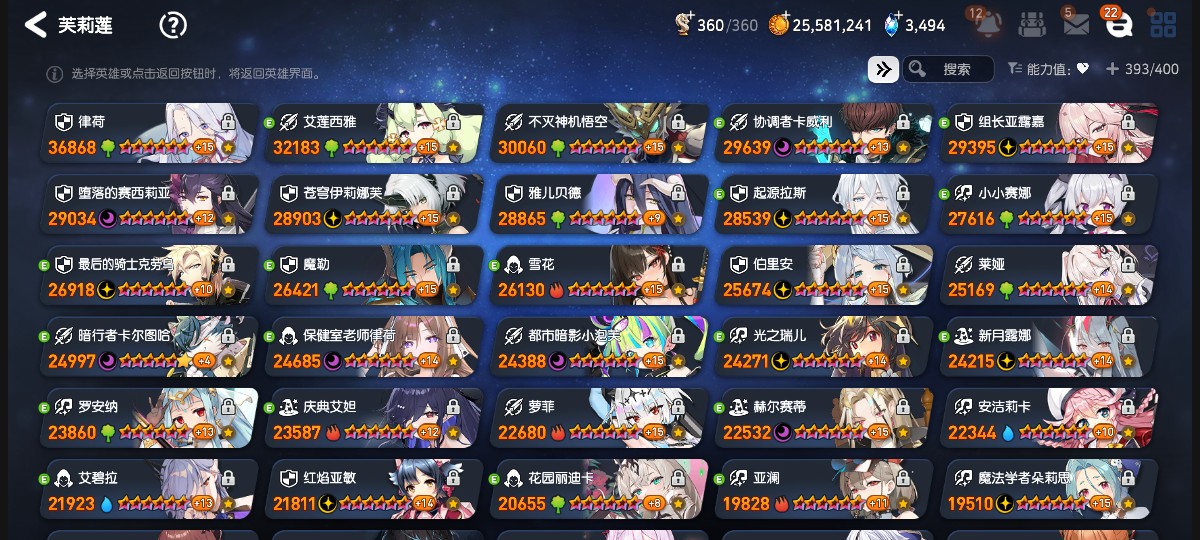
Task: Toggle the double-arrow expand button
Action: 883,69
